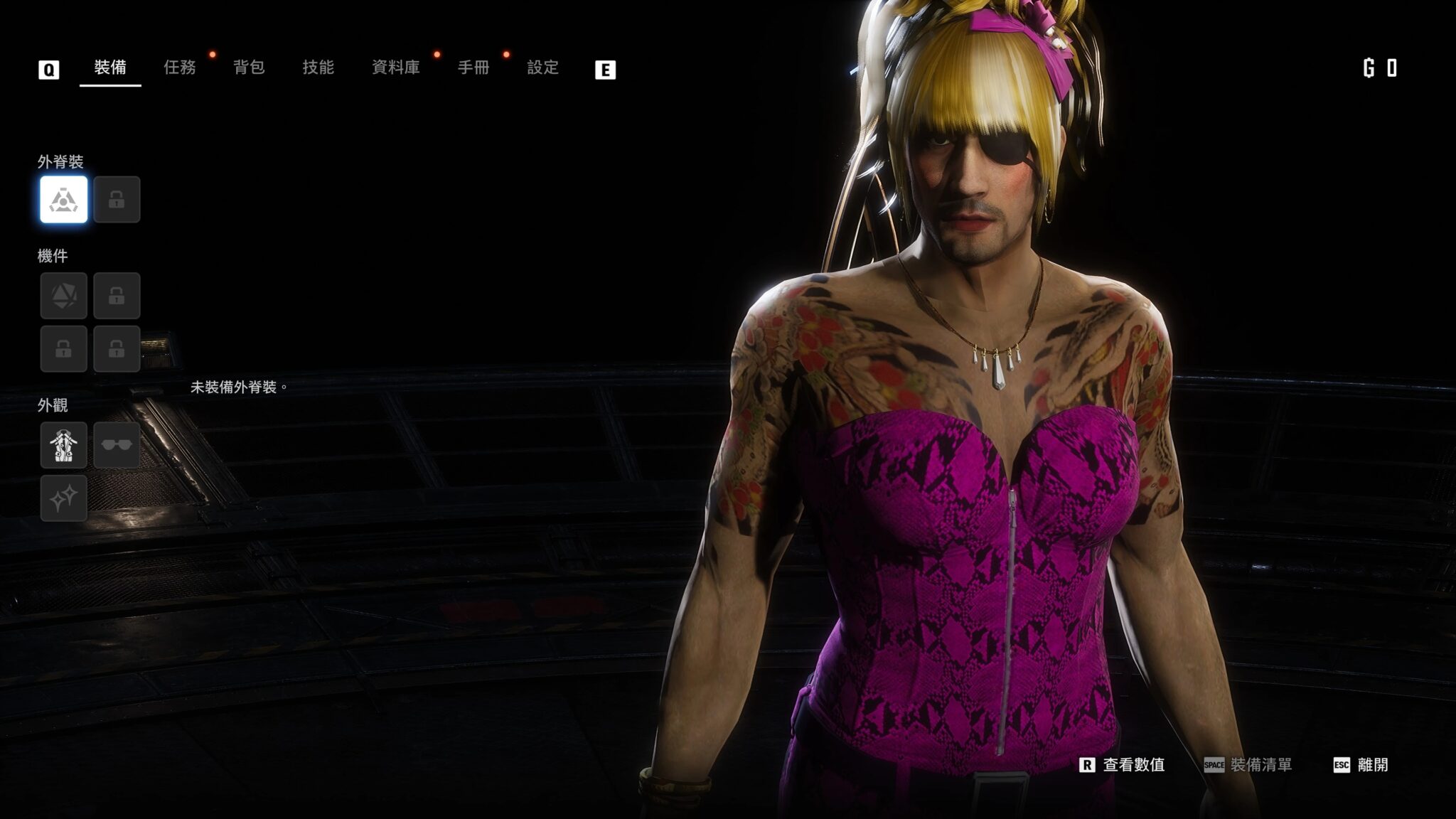
Task: Show stats with 查看數值
Action: (1123, 765)
